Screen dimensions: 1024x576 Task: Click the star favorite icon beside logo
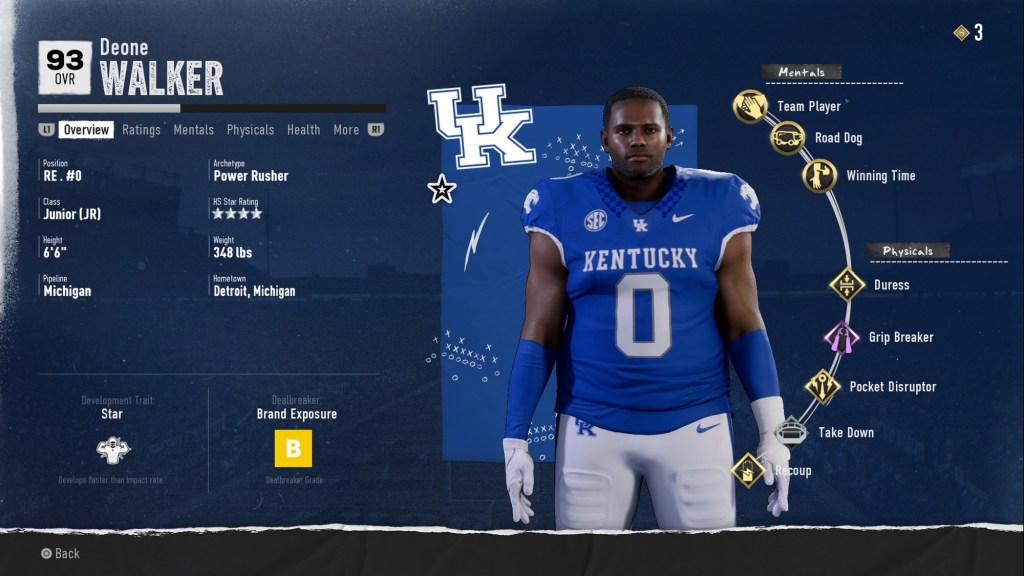pyautogui.click(x=441, y=189)
